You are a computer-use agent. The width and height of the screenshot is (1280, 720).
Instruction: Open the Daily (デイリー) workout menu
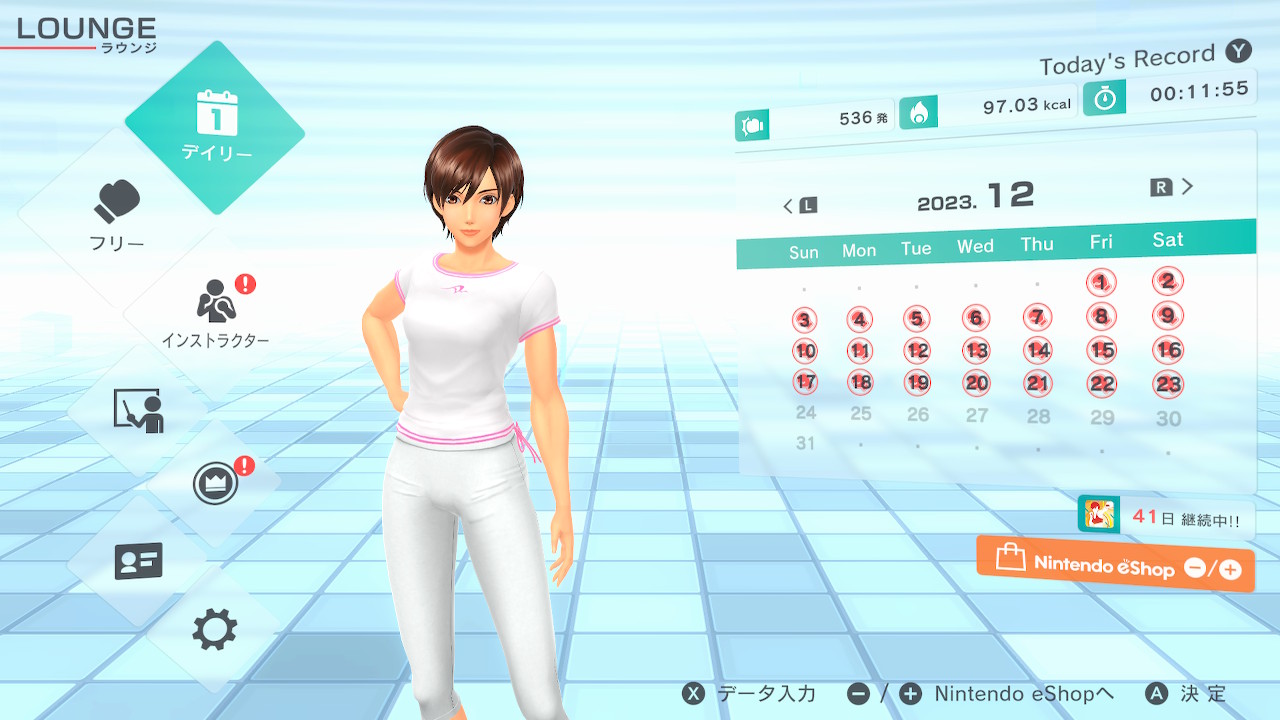coord(215,127)
